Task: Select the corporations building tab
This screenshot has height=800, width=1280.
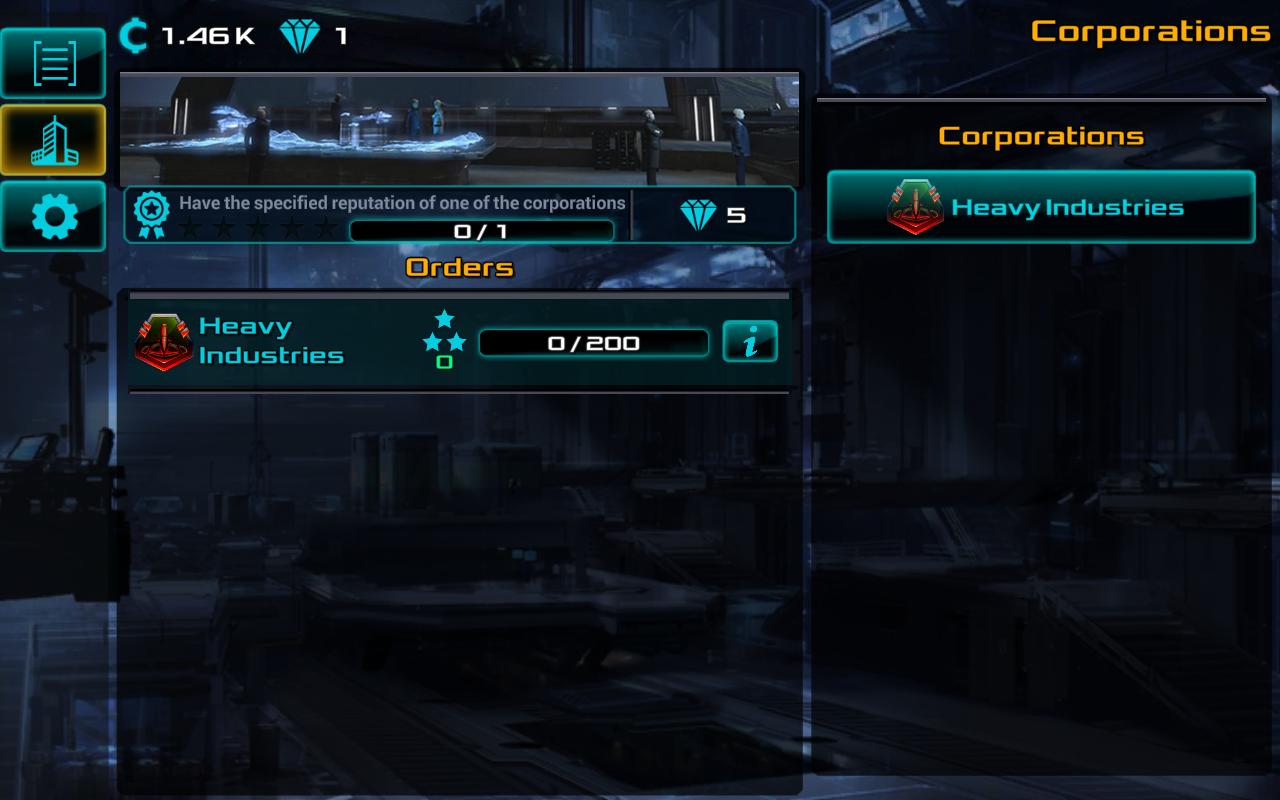Action: coord(53,139)
